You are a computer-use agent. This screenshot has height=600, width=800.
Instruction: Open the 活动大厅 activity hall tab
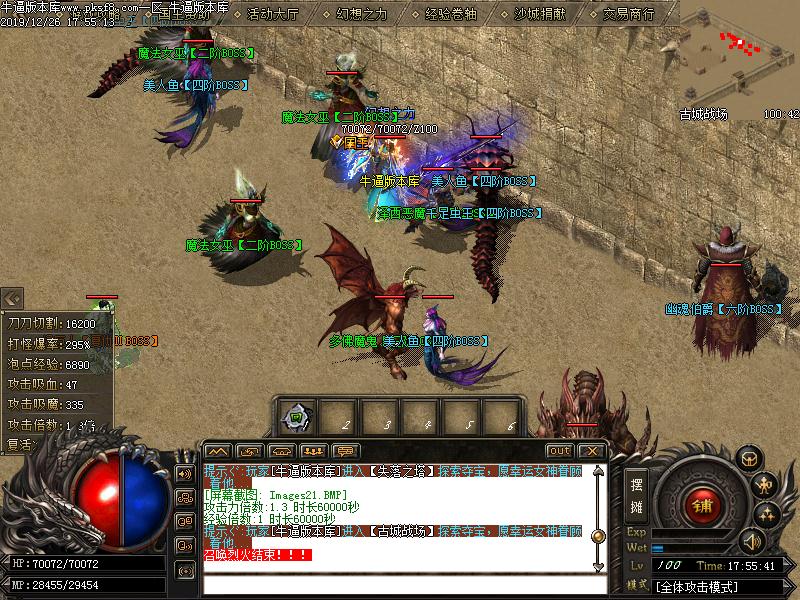(x=272, y=14)
